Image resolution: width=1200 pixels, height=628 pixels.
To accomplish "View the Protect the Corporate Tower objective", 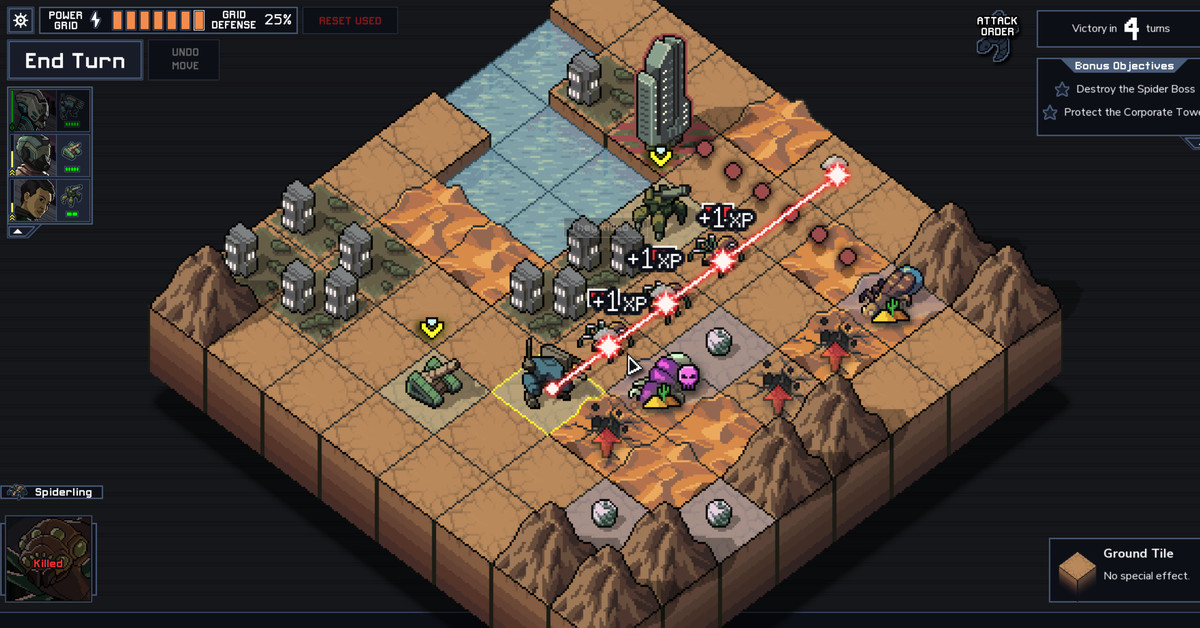I will pos(1128,112).
